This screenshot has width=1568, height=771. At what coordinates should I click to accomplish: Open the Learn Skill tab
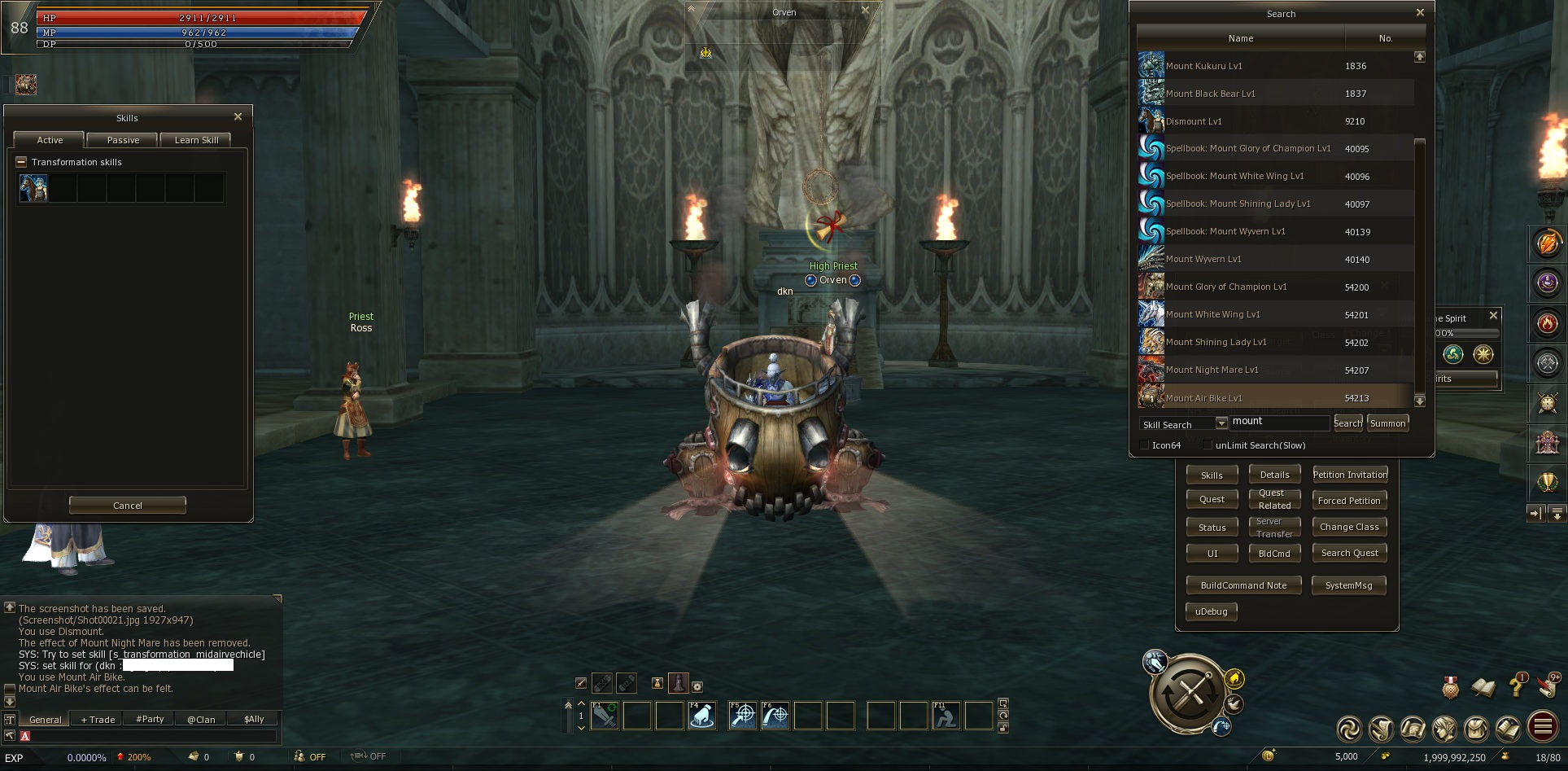coord(196,140)
